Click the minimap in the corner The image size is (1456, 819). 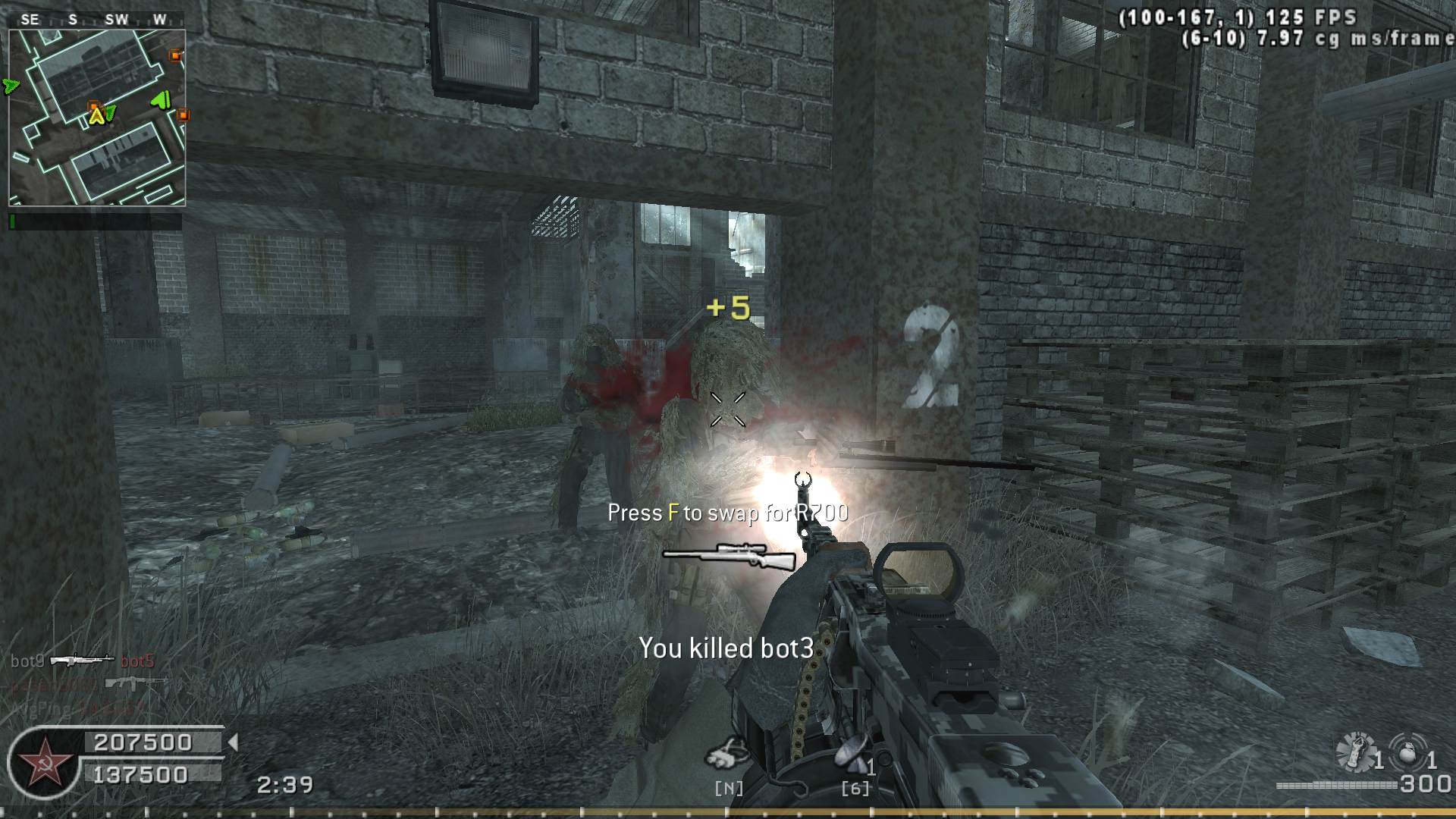click(x=97, y=118)
